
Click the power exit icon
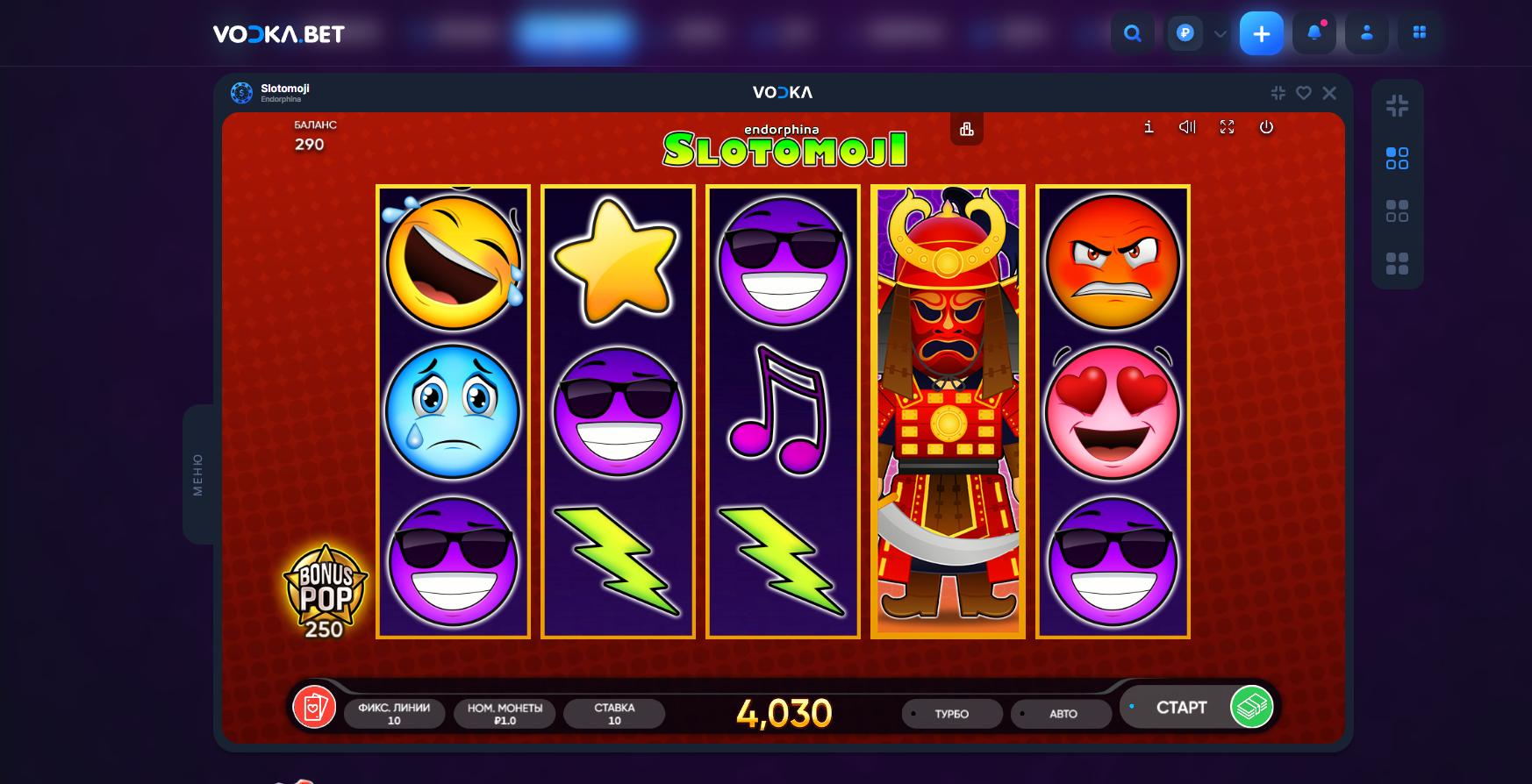pos(1266,127)
